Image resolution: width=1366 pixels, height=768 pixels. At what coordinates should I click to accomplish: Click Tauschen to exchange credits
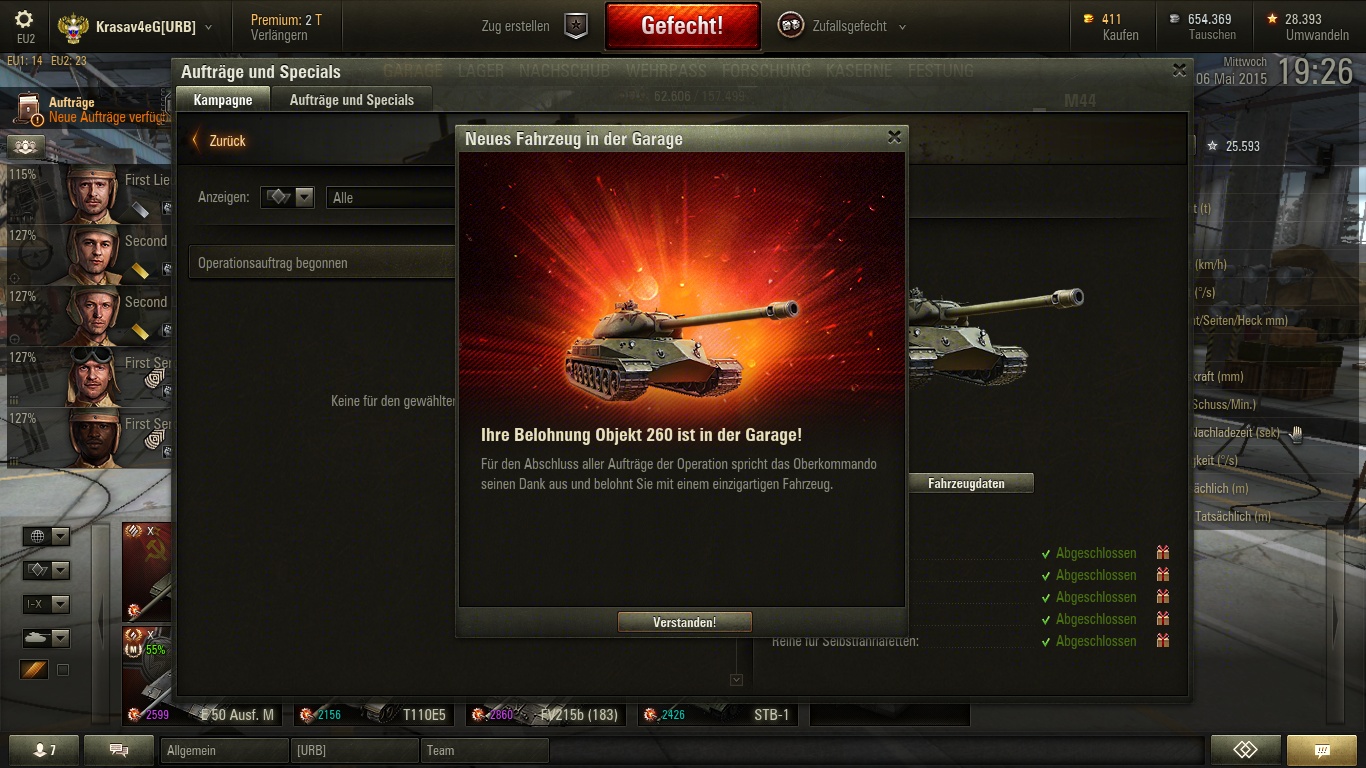point(1212,35)
